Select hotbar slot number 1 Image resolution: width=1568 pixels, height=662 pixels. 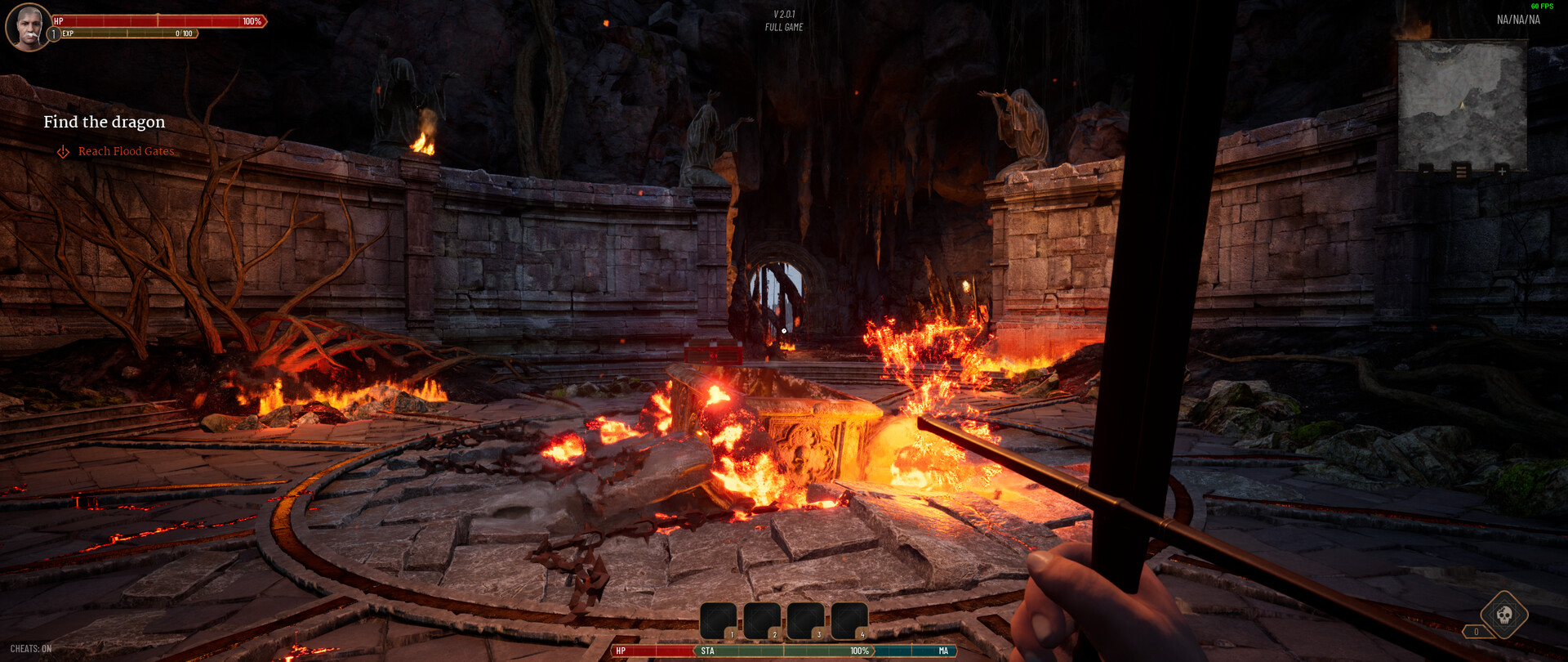(x=719, y=620)
